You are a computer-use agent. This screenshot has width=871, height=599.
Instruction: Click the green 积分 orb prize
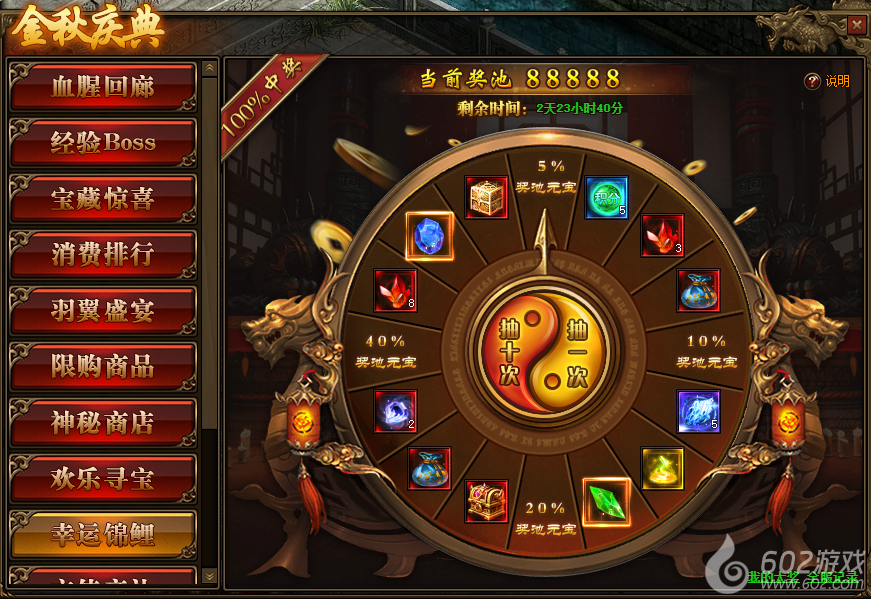pyautogui.click(x=606, y=197)
